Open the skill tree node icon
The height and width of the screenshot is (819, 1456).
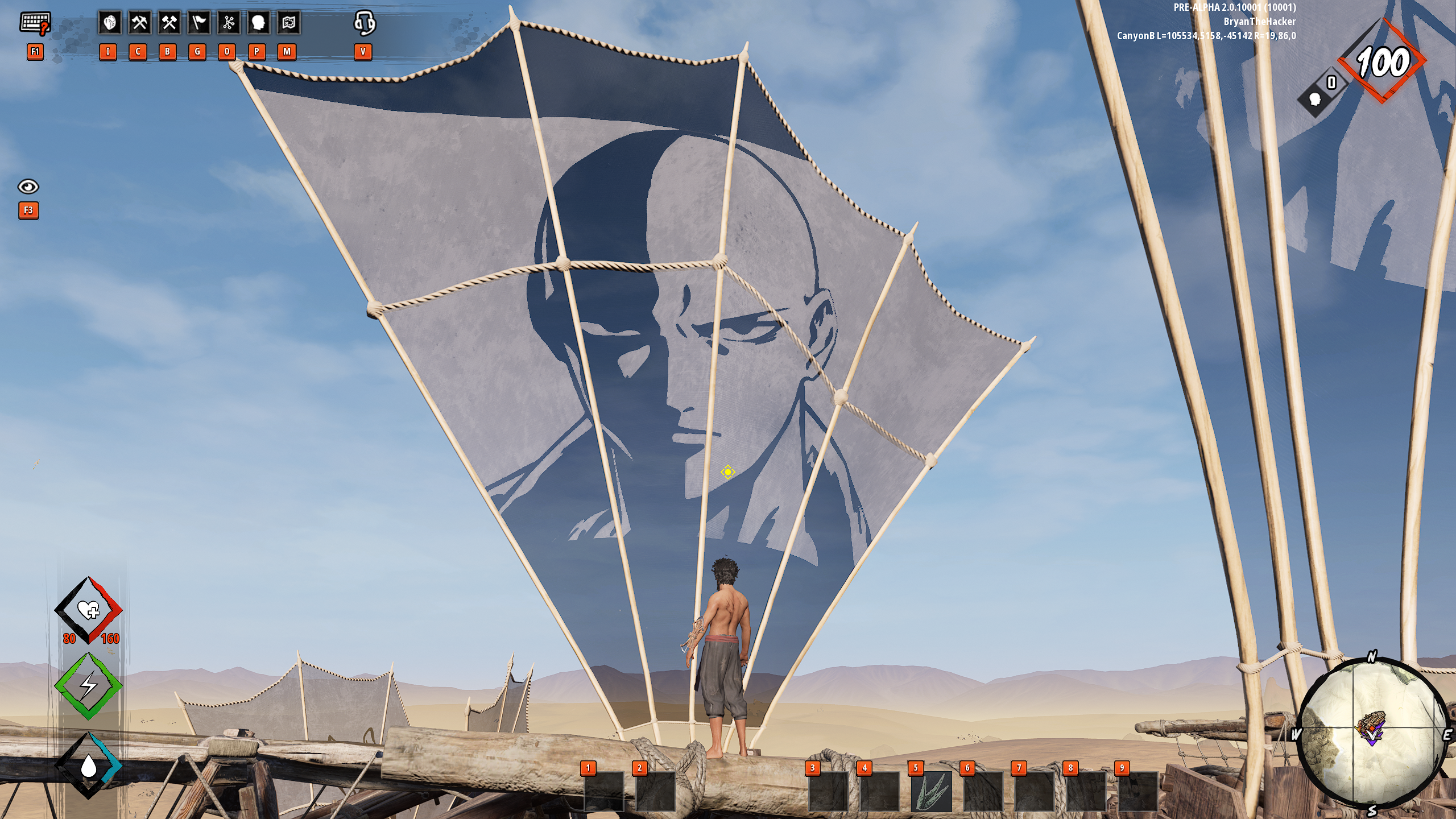click(229, 23)
